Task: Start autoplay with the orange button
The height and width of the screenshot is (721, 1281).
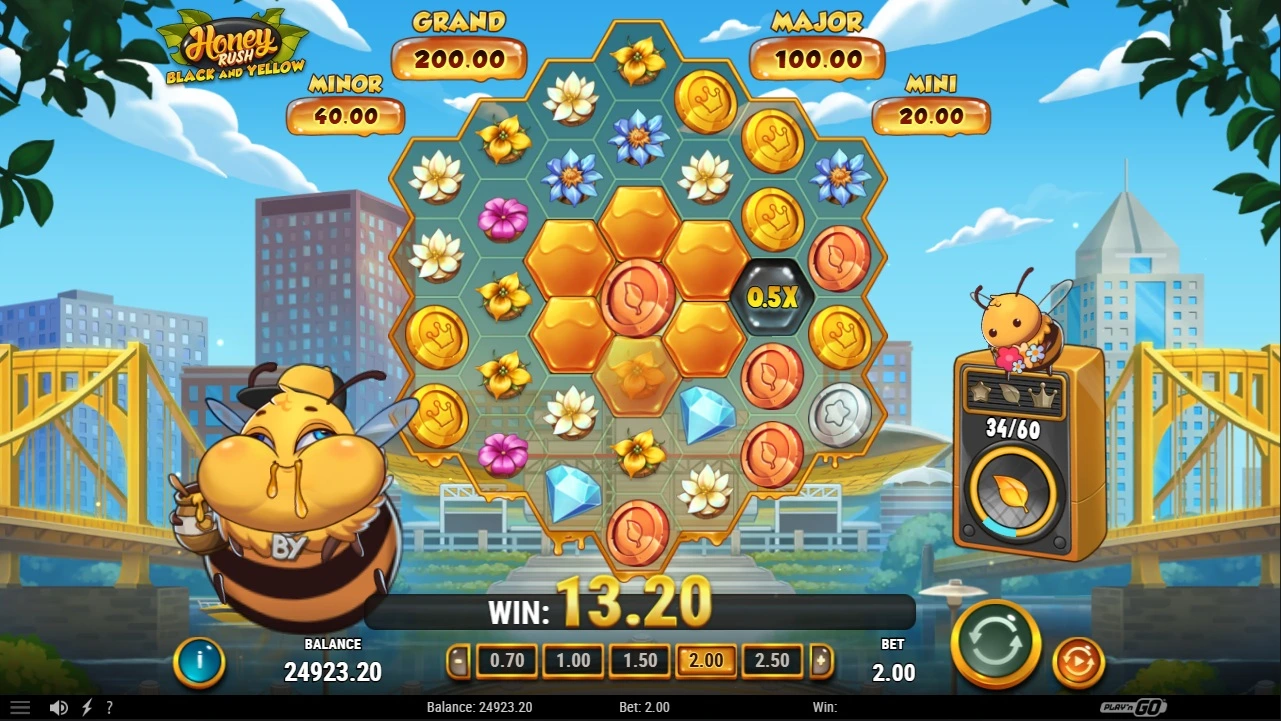Action: [1078, 662]
